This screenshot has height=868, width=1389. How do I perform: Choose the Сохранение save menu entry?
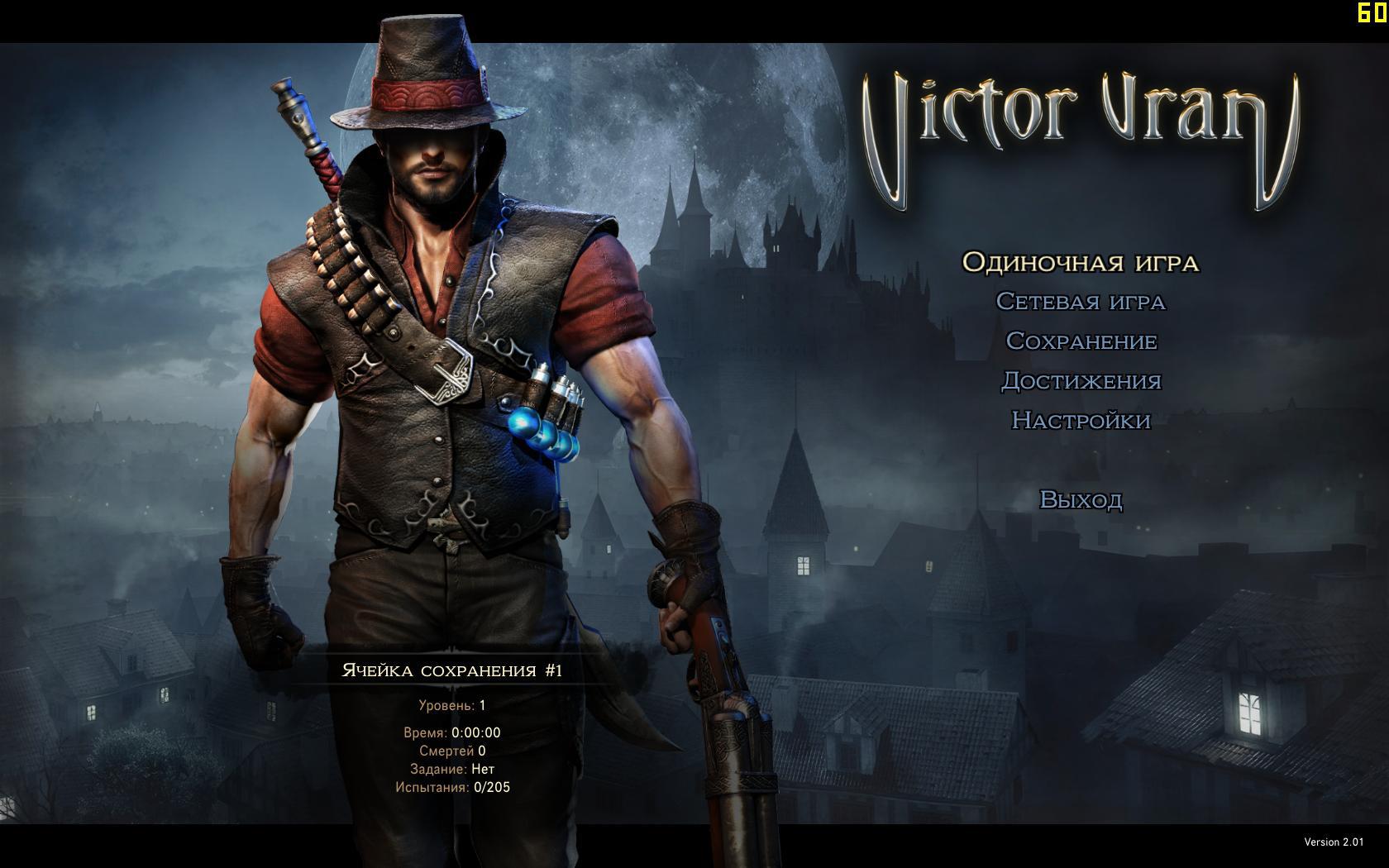(1081, 341)
